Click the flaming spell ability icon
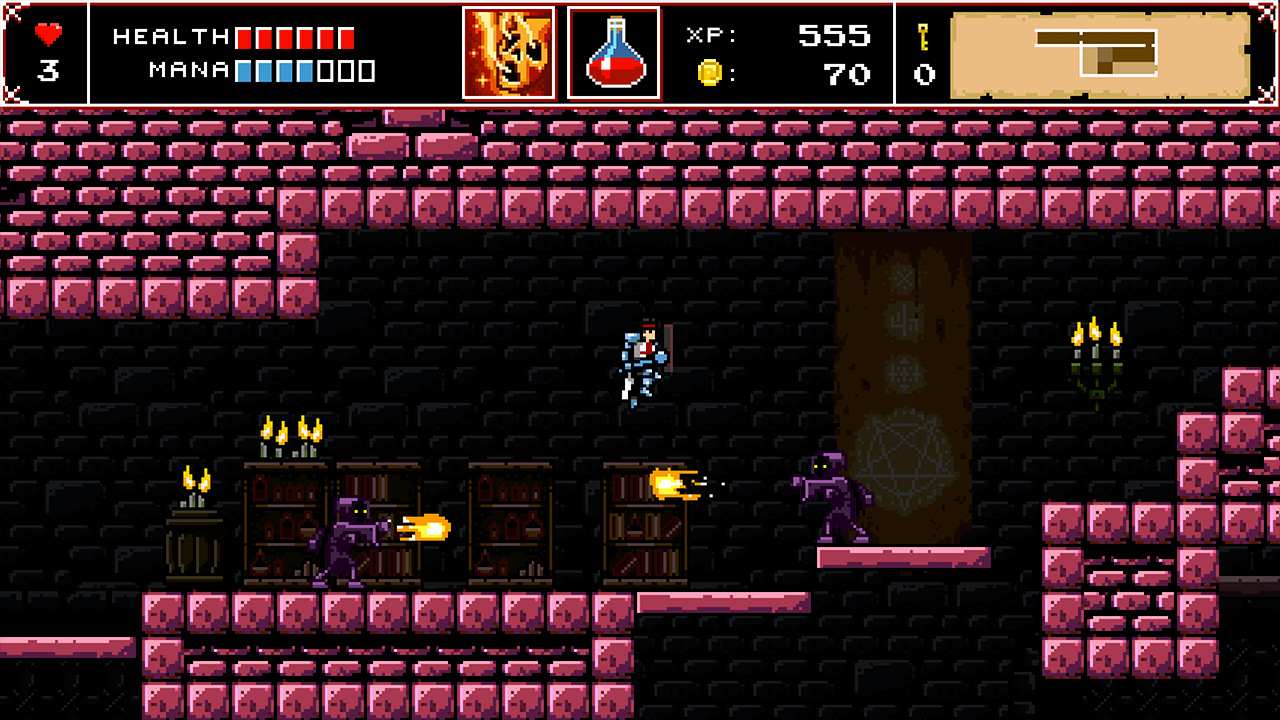This screenshot has height=720, width=1280. click(x=509, y=53)
